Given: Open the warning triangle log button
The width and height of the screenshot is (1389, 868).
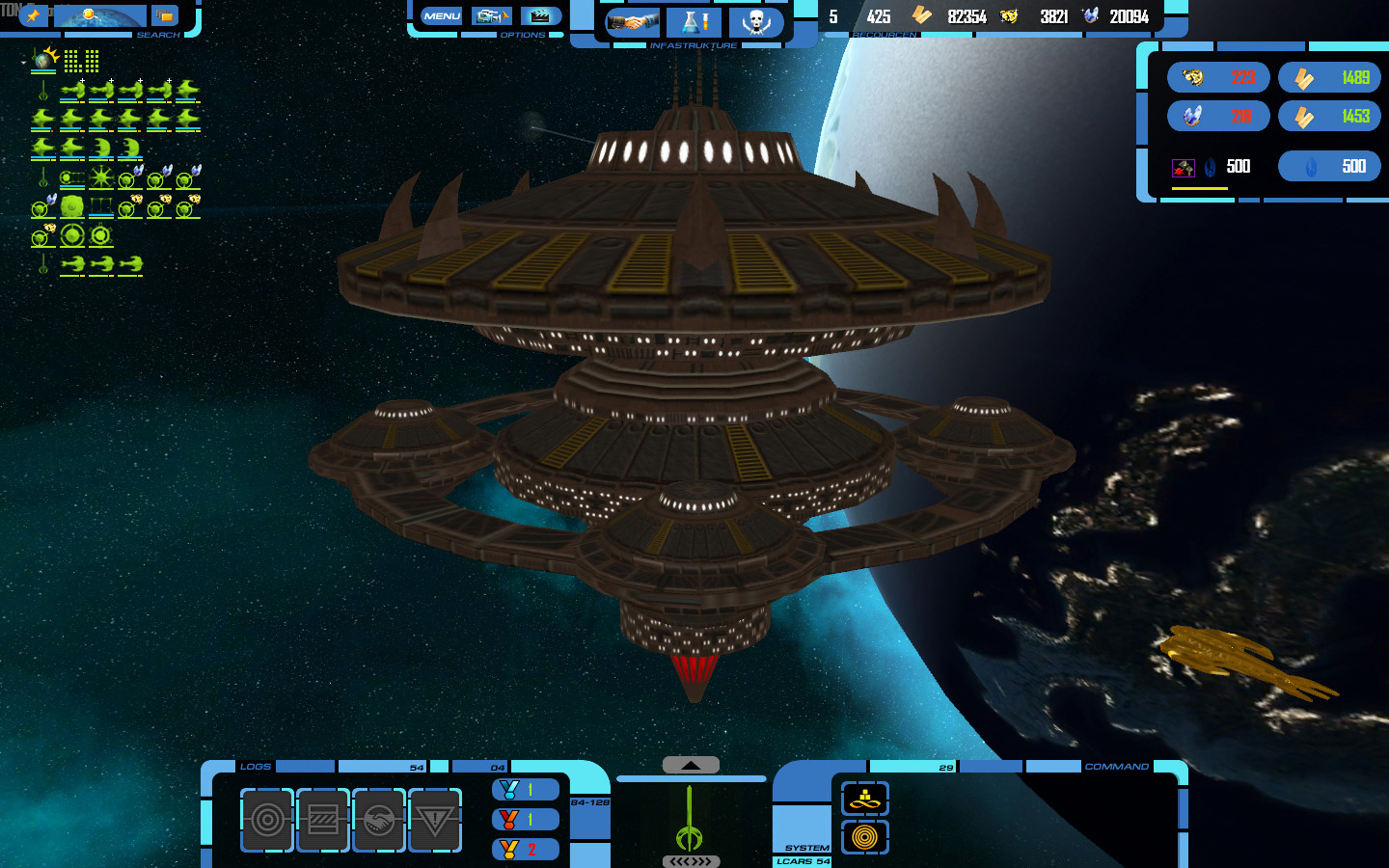Looking at the screenshot, I should coord(435,820).
